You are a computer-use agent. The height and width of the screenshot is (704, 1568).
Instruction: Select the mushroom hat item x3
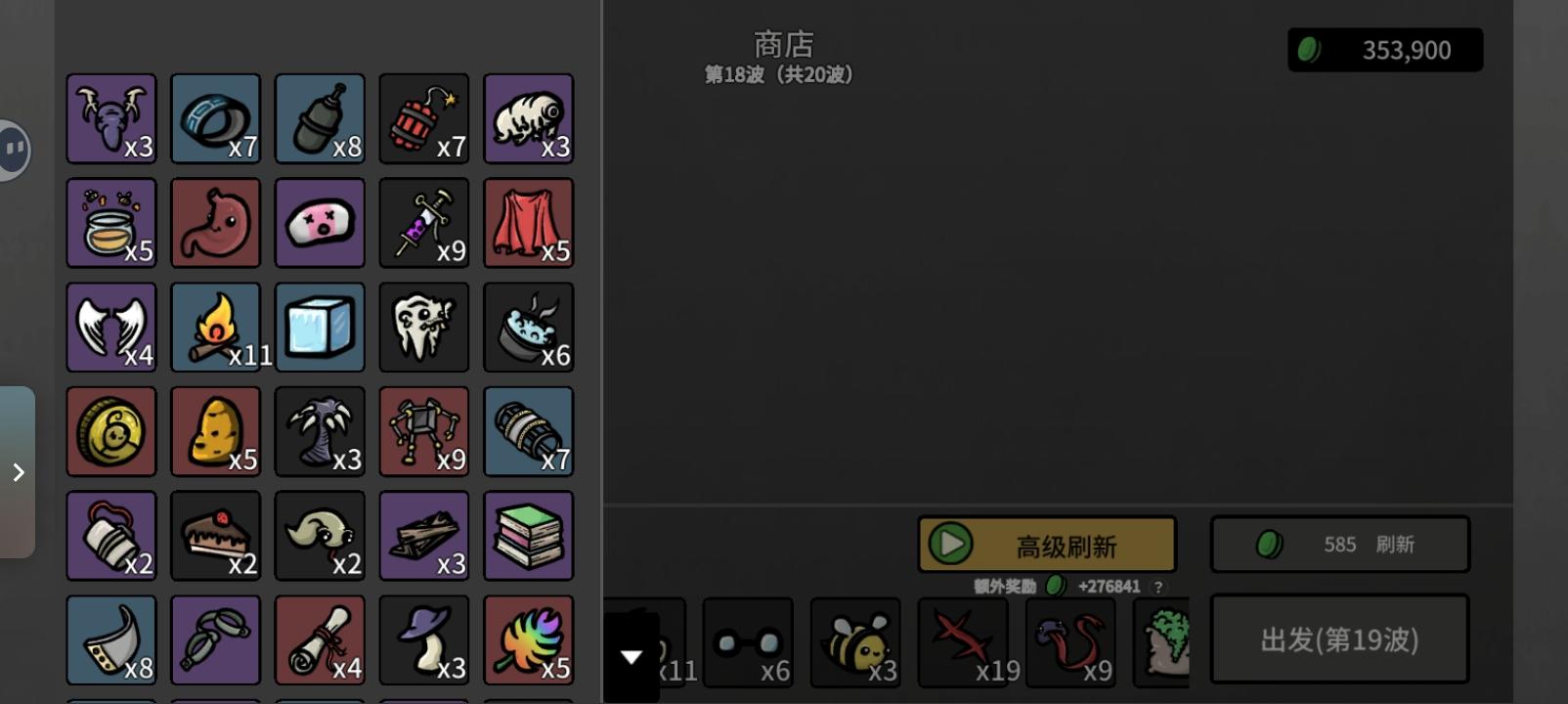coord(424,640)
